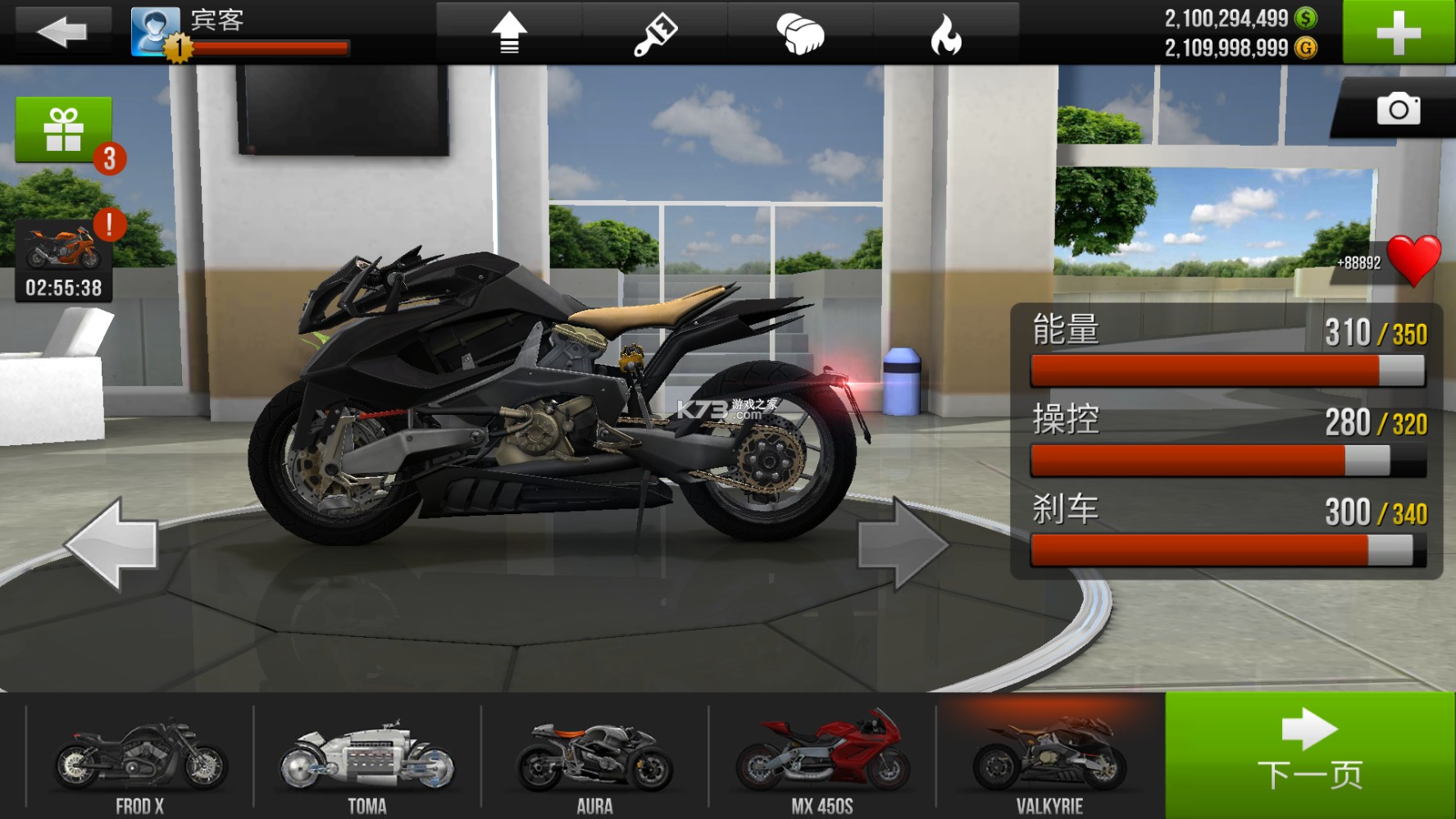Take a photo with the camera button
This screenshot has width=1456, height=819.
[1399, 109]
